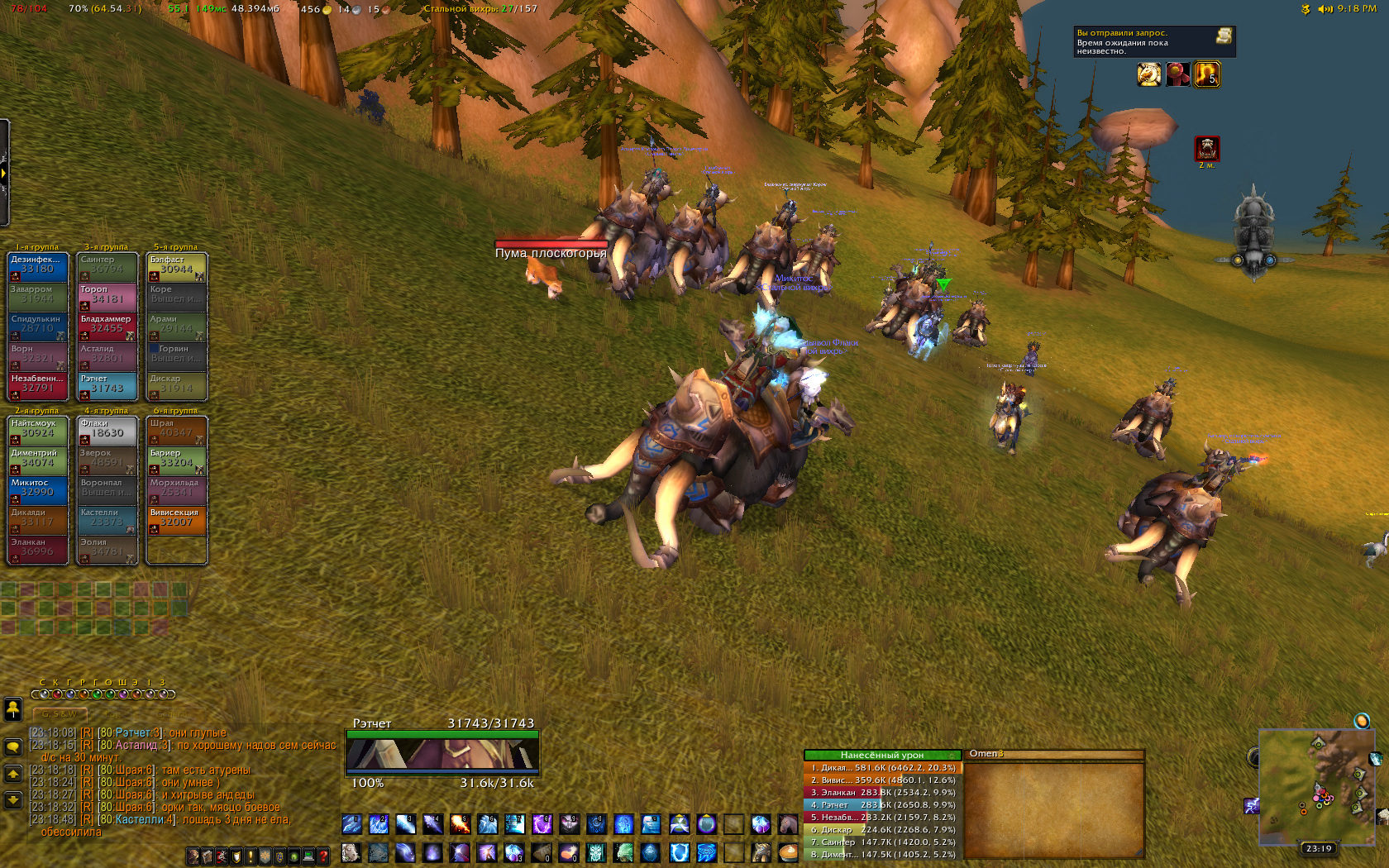Screen dimensions: 1389x868
Task: Cast the purple portal ability on slot 8
Action: (542, 823)
